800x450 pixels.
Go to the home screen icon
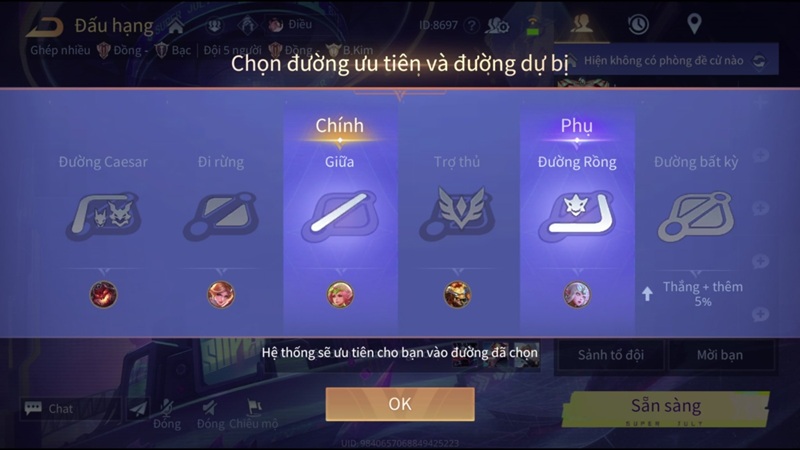tap(176, 24)
